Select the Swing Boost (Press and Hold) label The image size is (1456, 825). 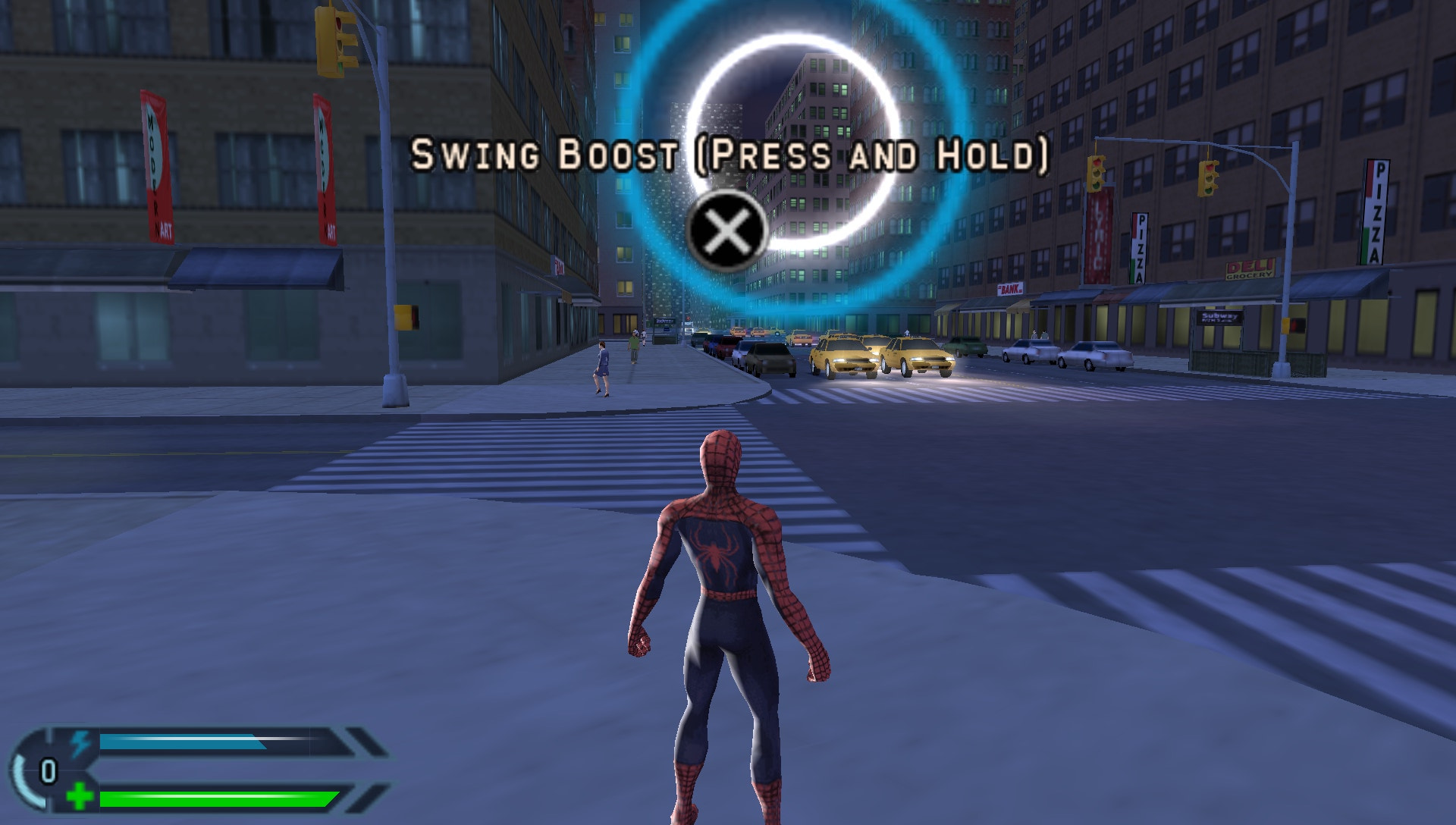click(730, 155)
